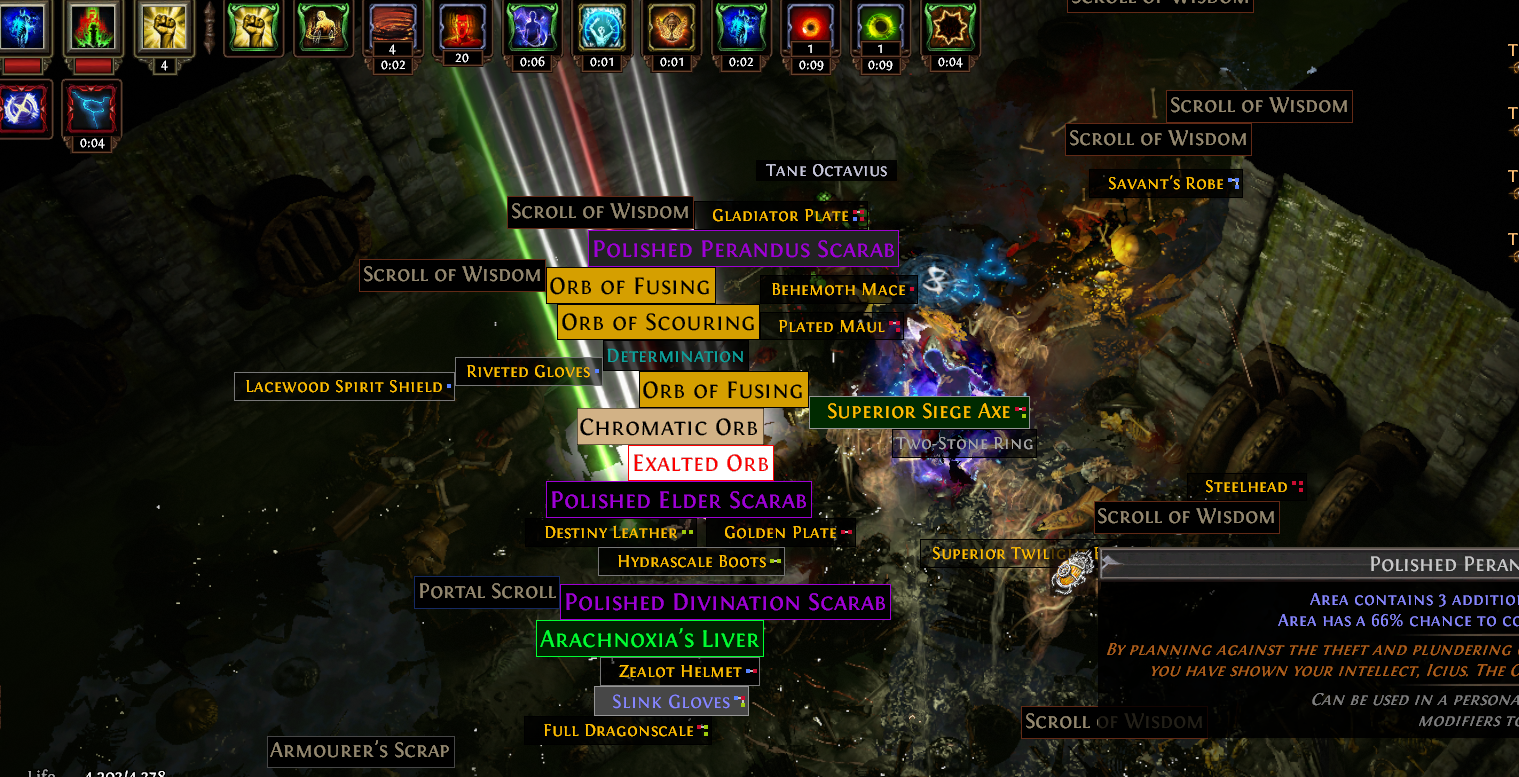The height and width of the screenshot is (777, 1519).
Task: Take the Savant's Robe
Action: 1166,184
